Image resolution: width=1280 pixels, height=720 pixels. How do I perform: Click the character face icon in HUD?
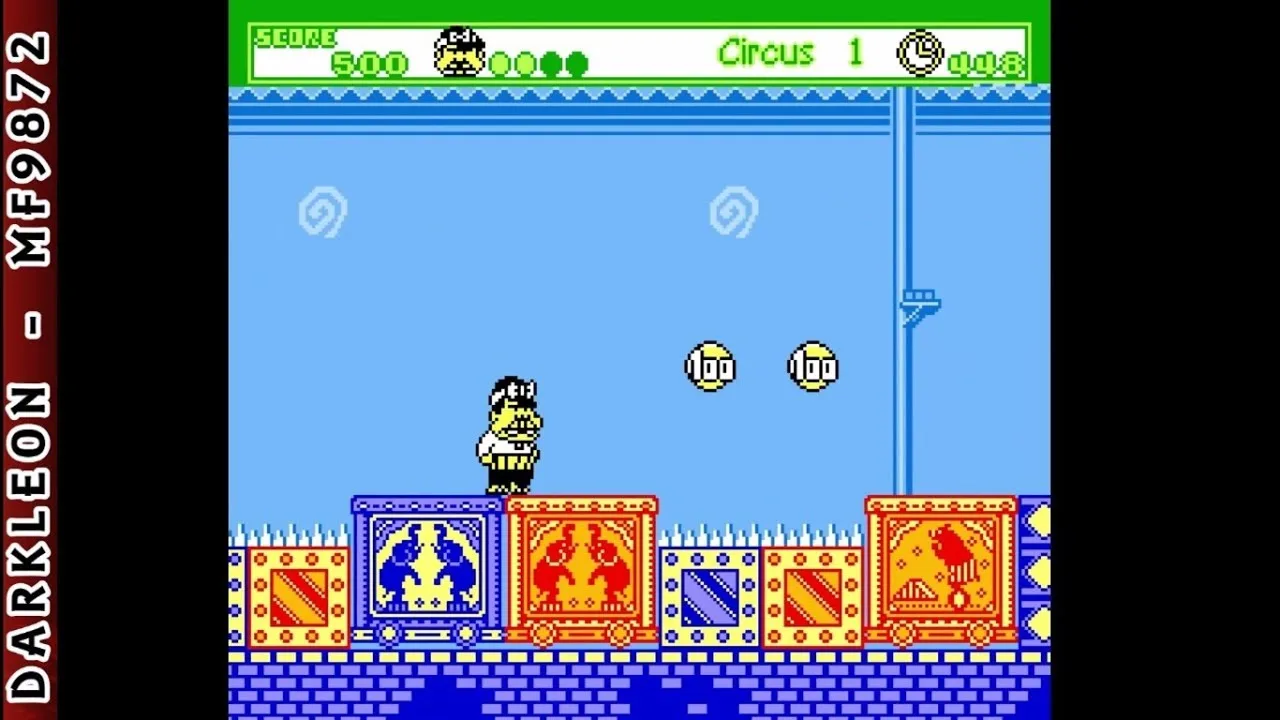459,53
